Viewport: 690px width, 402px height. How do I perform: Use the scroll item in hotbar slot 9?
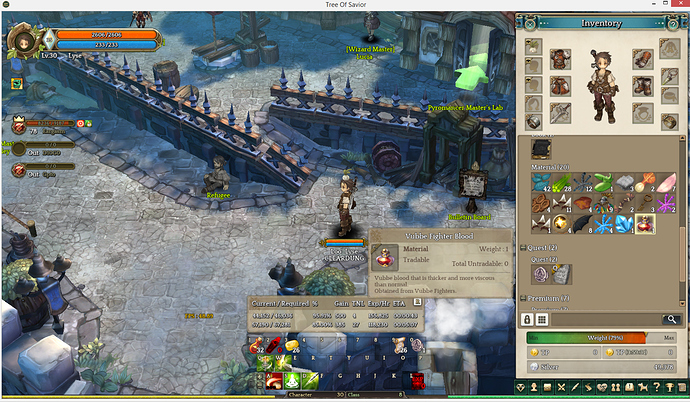pyautogui.click(x=400, y=345)
